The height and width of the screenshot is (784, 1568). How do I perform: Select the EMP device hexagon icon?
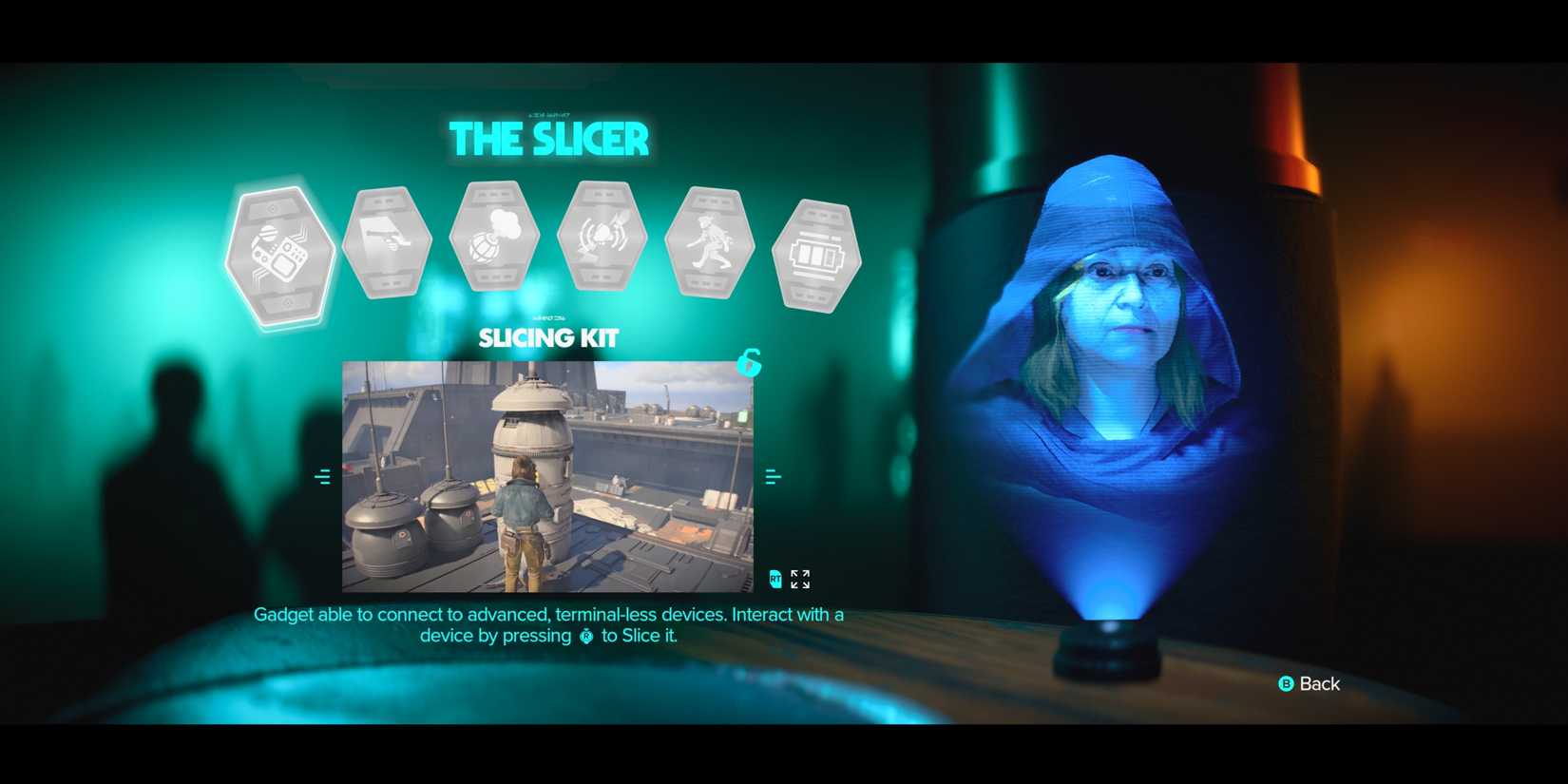603,237
